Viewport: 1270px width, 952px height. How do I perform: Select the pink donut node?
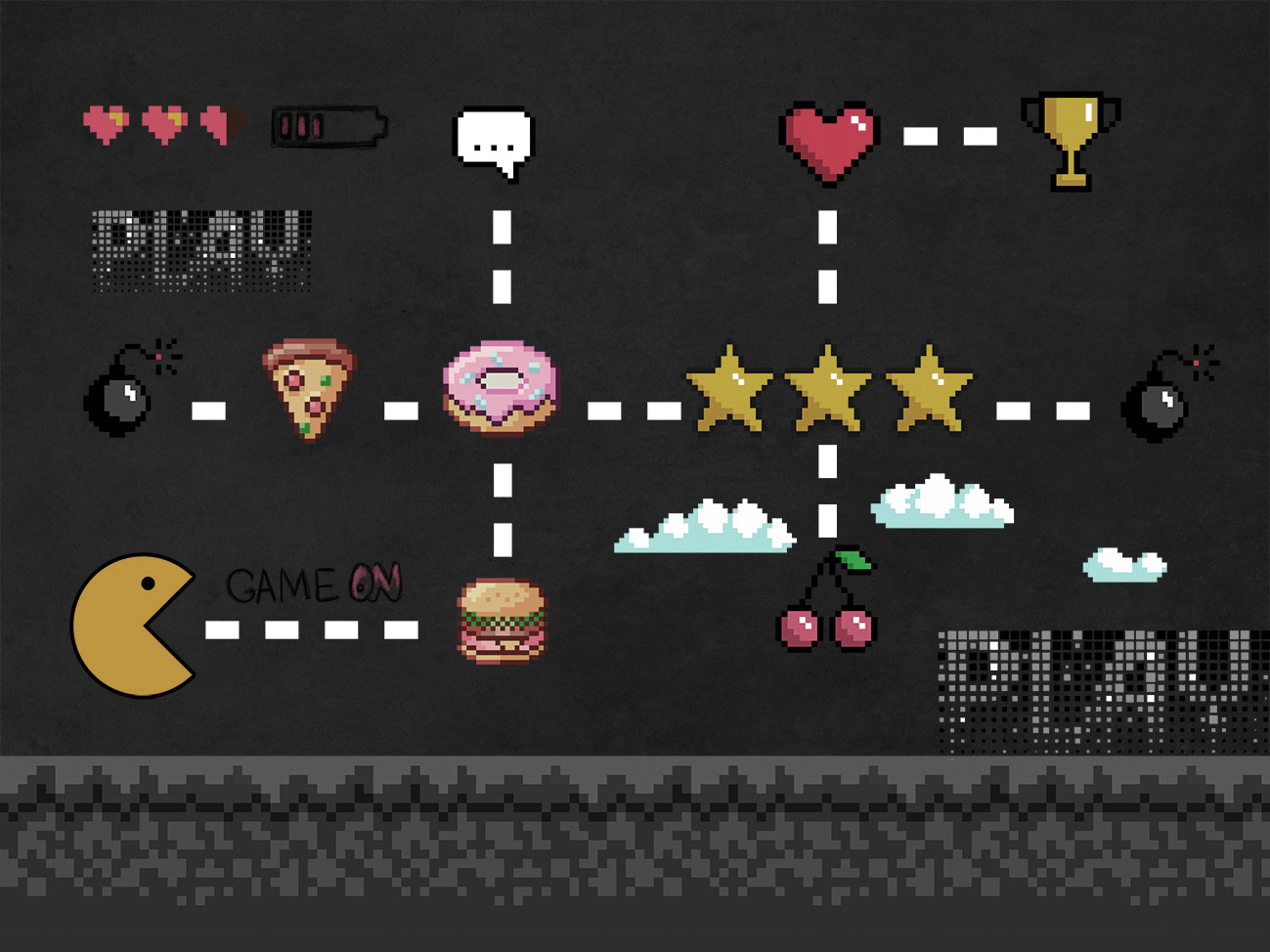click(x=501, y=386)
